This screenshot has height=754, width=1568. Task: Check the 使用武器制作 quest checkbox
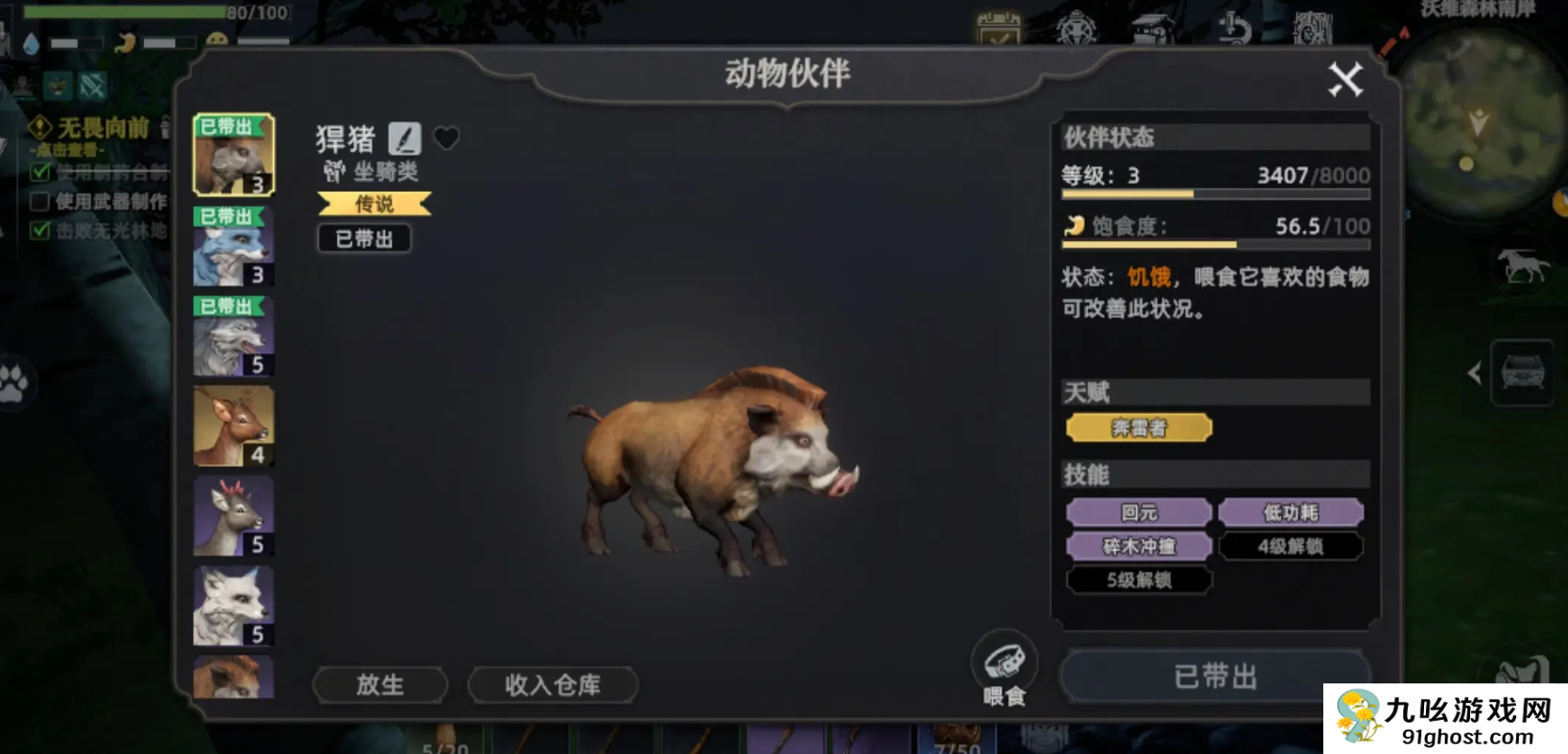(39, 201)
